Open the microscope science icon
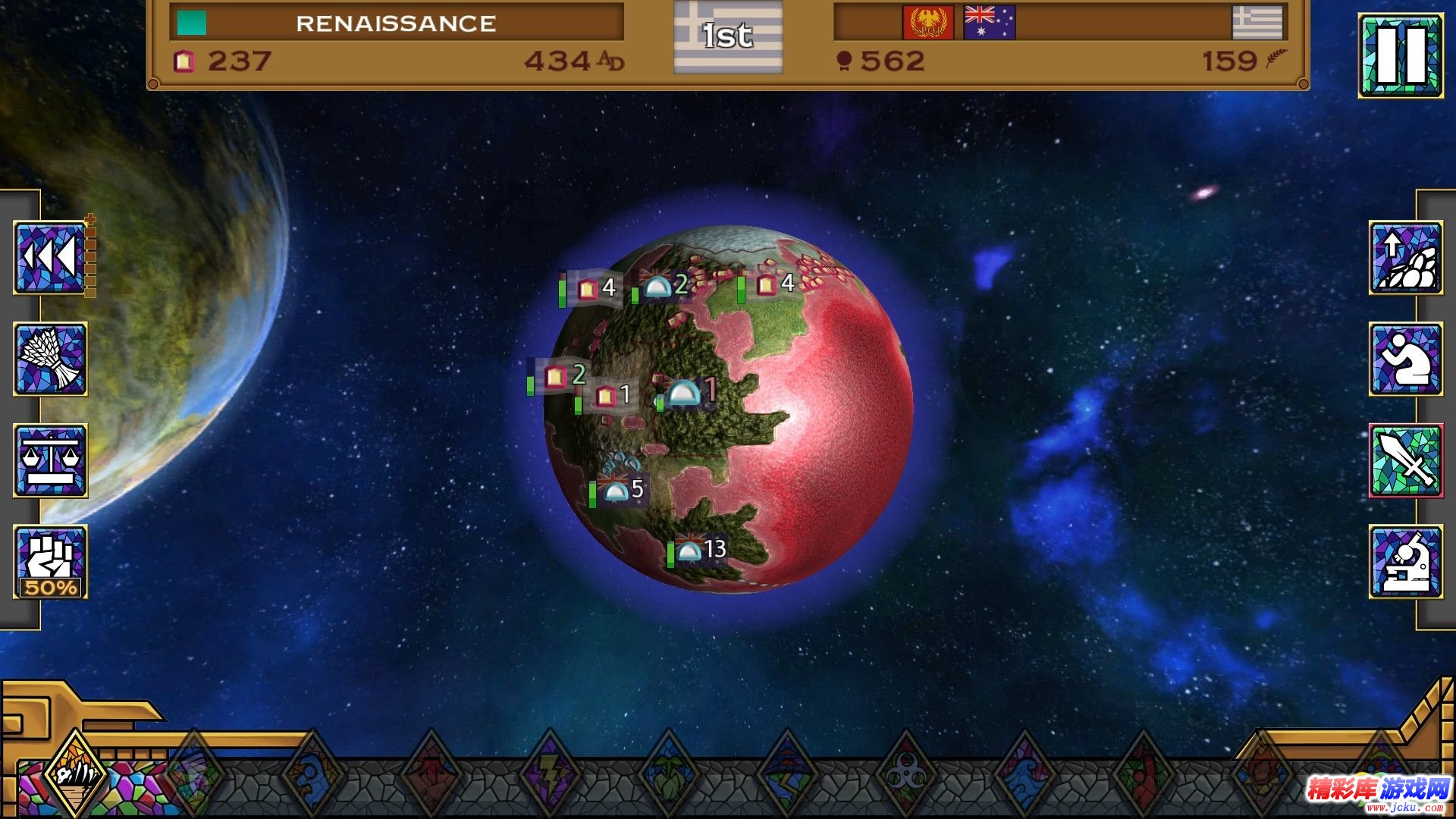 [1405, 561]
